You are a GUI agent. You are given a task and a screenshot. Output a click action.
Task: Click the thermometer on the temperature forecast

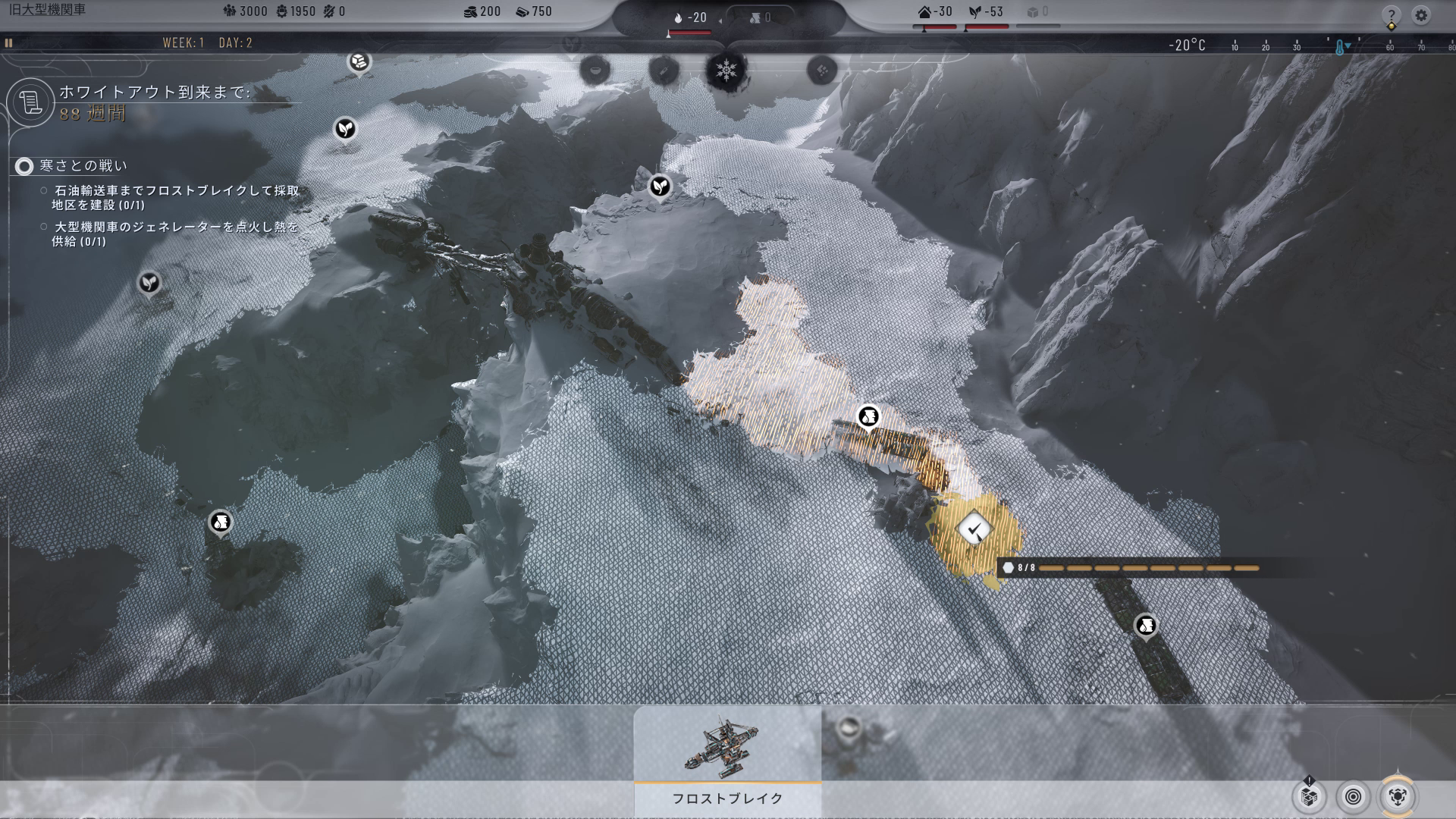point(1340,47)
